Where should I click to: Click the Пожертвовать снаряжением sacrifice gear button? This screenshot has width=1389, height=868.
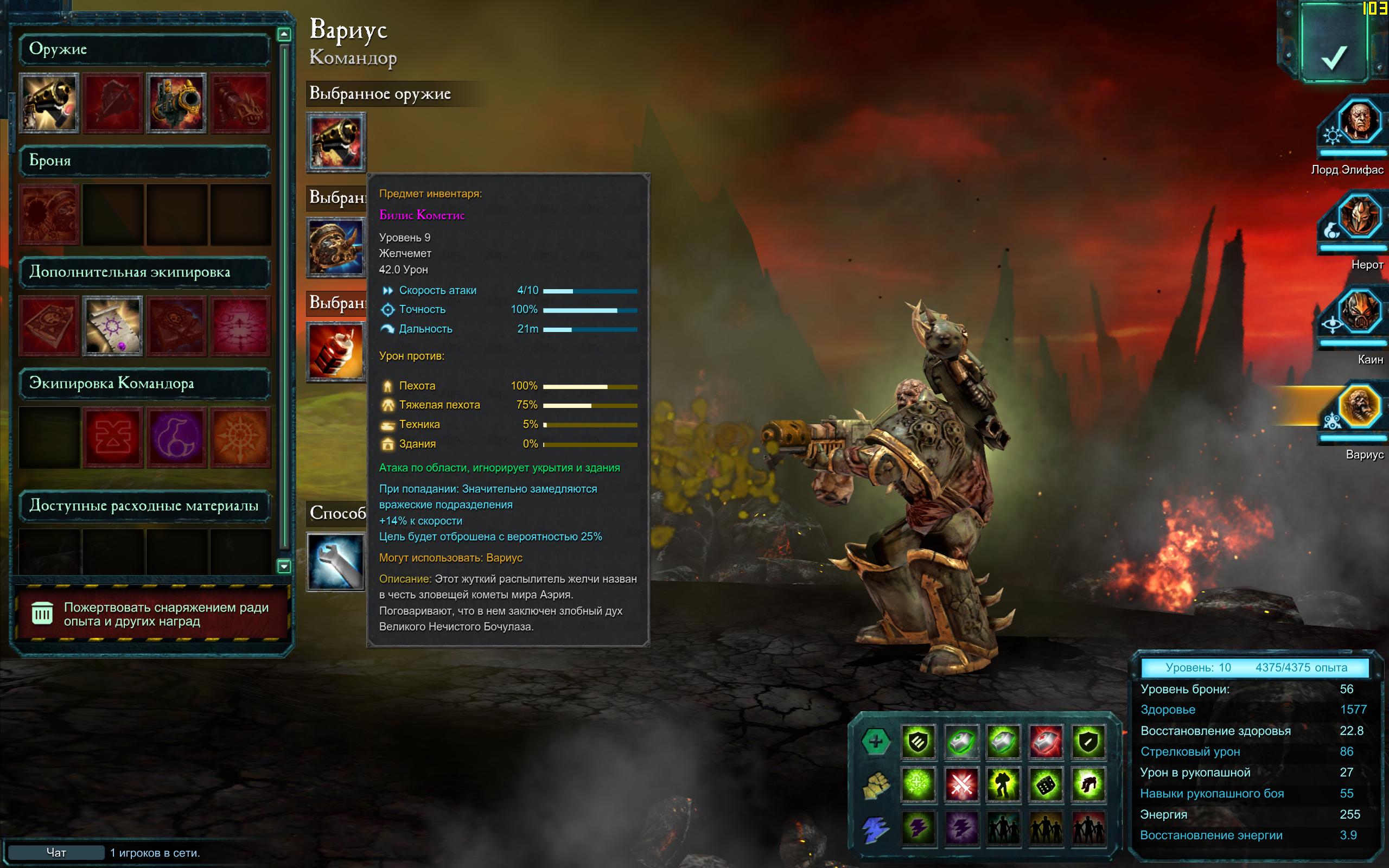150,614
